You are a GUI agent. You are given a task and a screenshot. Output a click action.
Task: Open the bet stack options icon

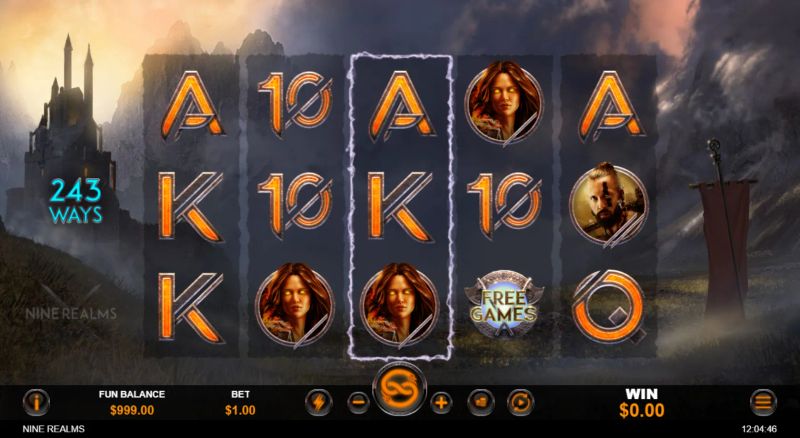[481, 402]
